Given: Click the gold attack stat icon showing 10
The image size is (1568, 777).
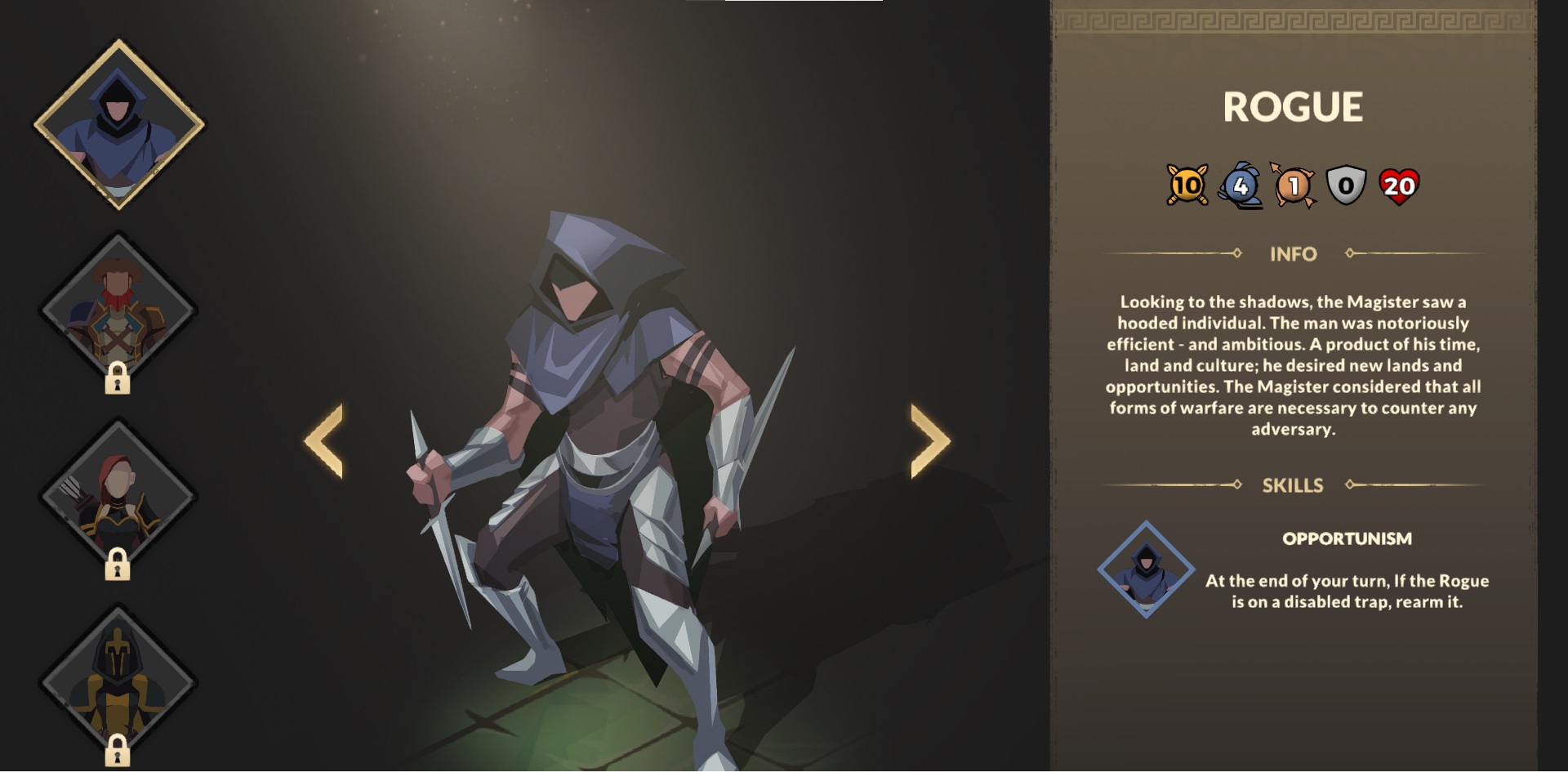Looking at the screenshot, I should pyautogui.click(x=1186, y=186).
